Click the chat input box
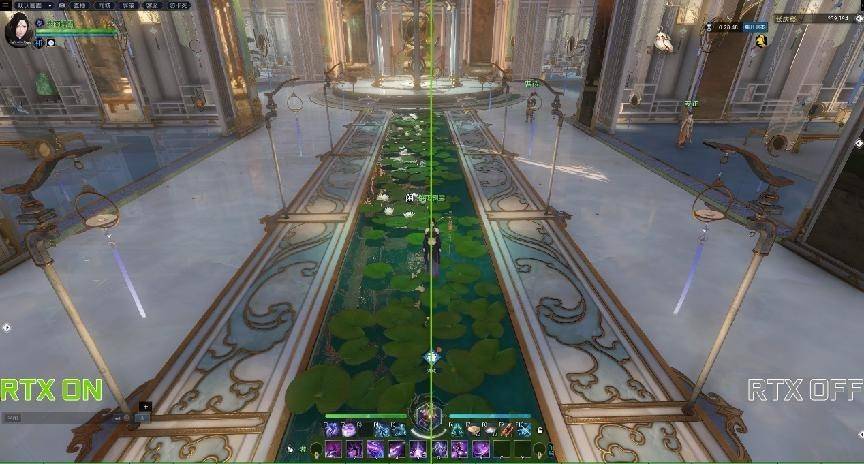 (60, 418)
